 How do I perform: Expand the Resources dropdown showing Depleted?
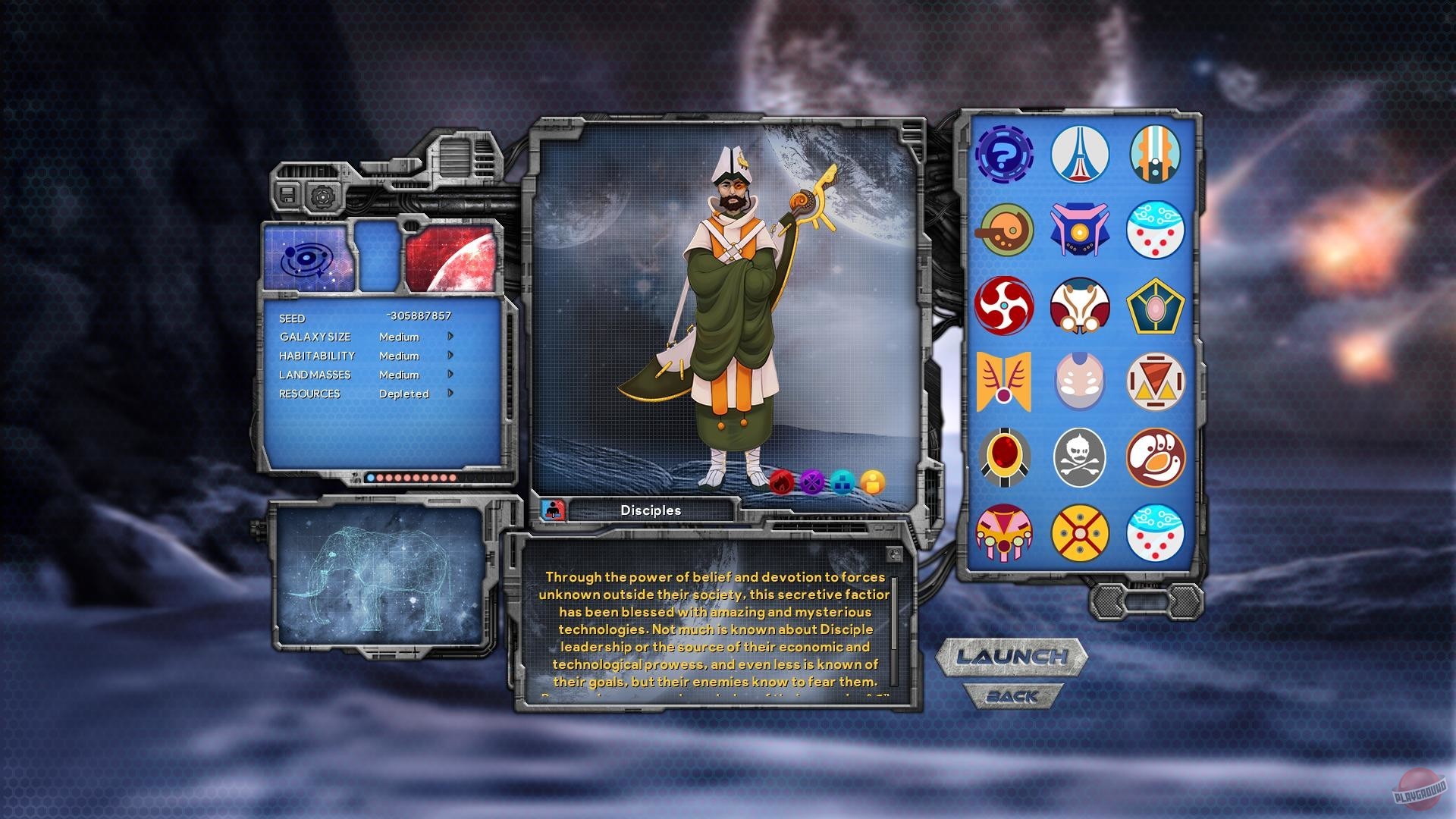click(x=449, y=394)
